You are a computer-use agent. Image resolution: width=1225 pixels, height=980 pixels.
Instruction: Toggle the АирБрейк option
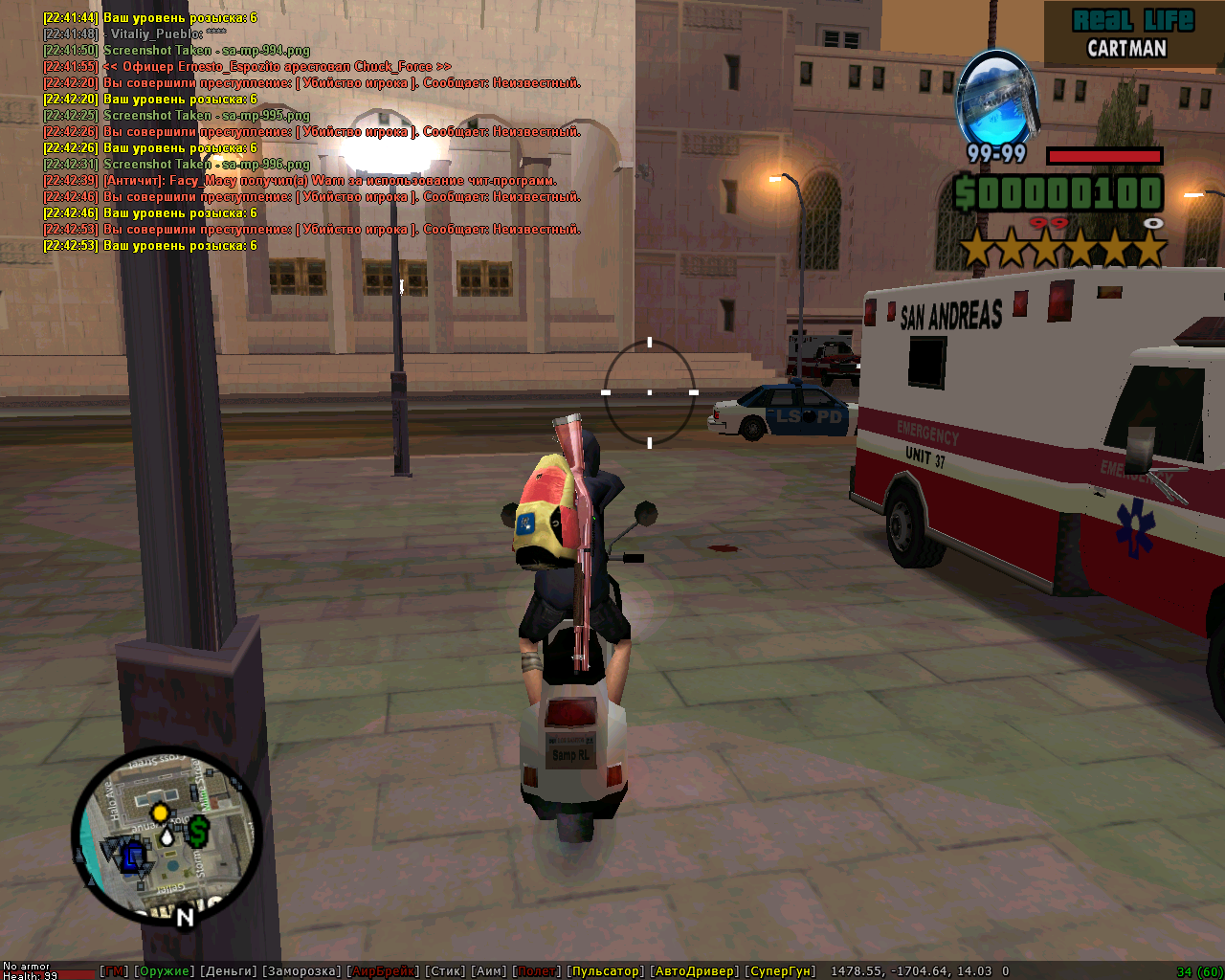click(383, 971)
